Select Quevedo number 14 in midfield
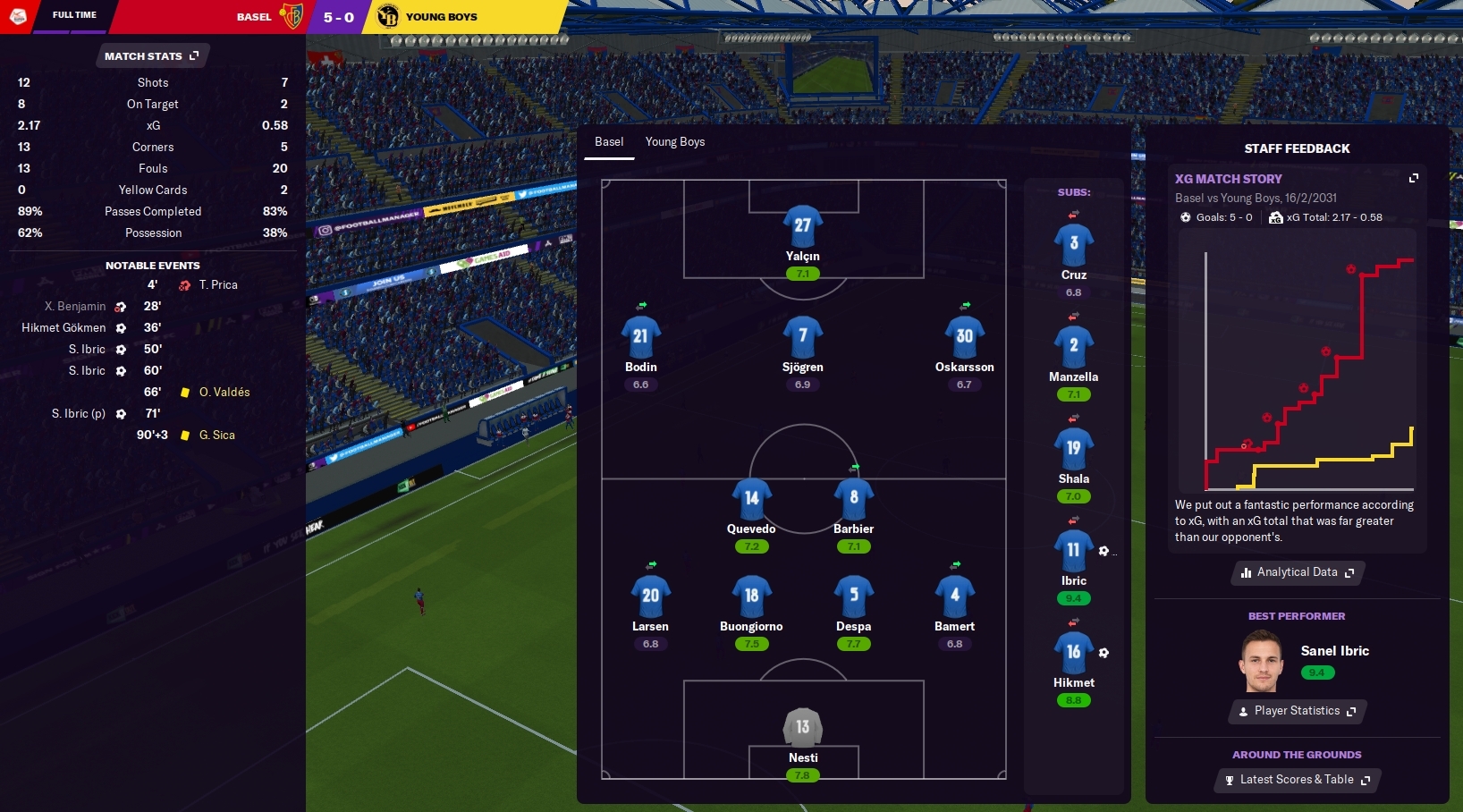Screen dimensions: 1463x812 751,499
